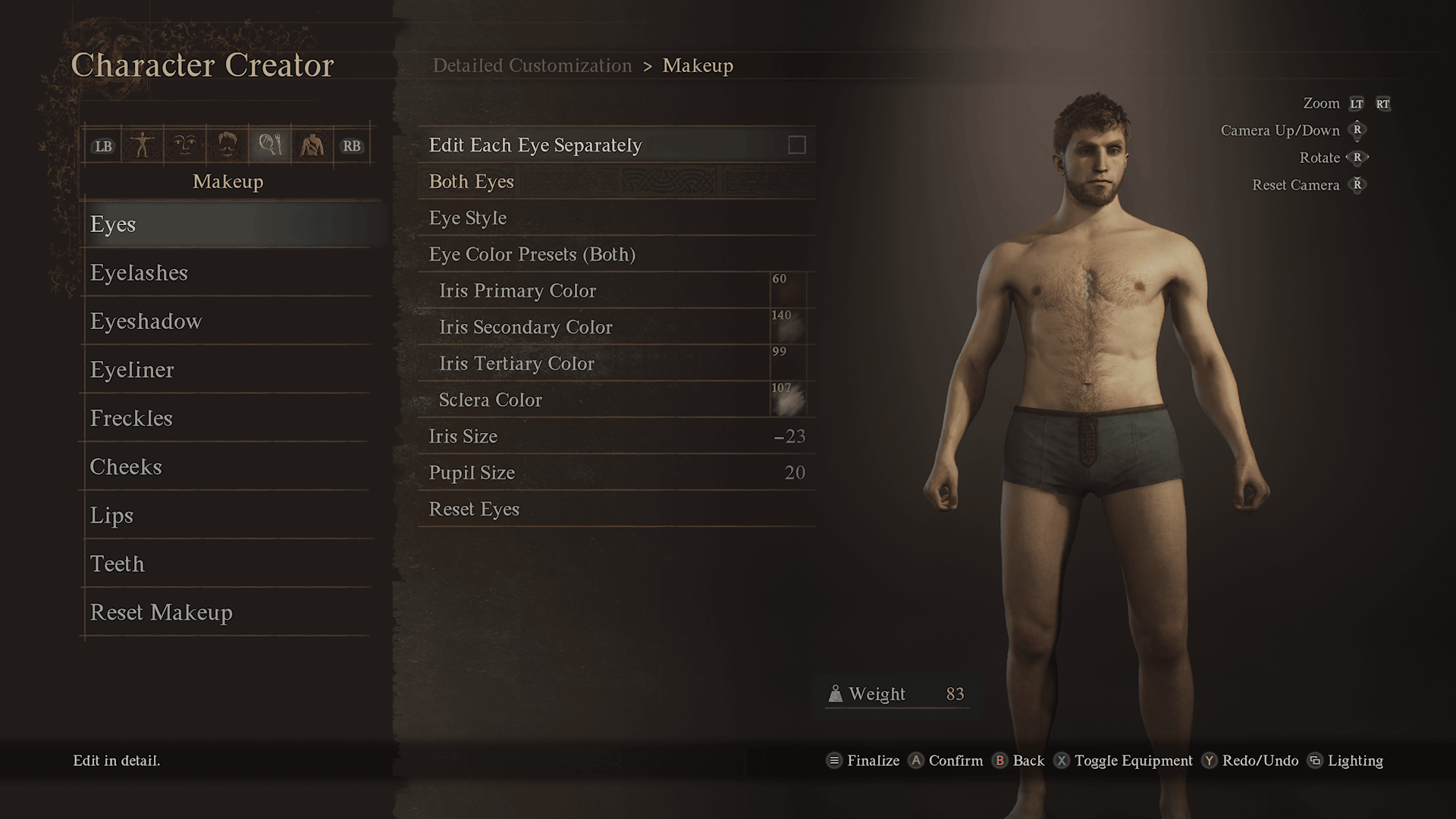Choose Eyeliner from the makeup list
The width and height of the screenshot is (1456, 819).
point(132,370)
